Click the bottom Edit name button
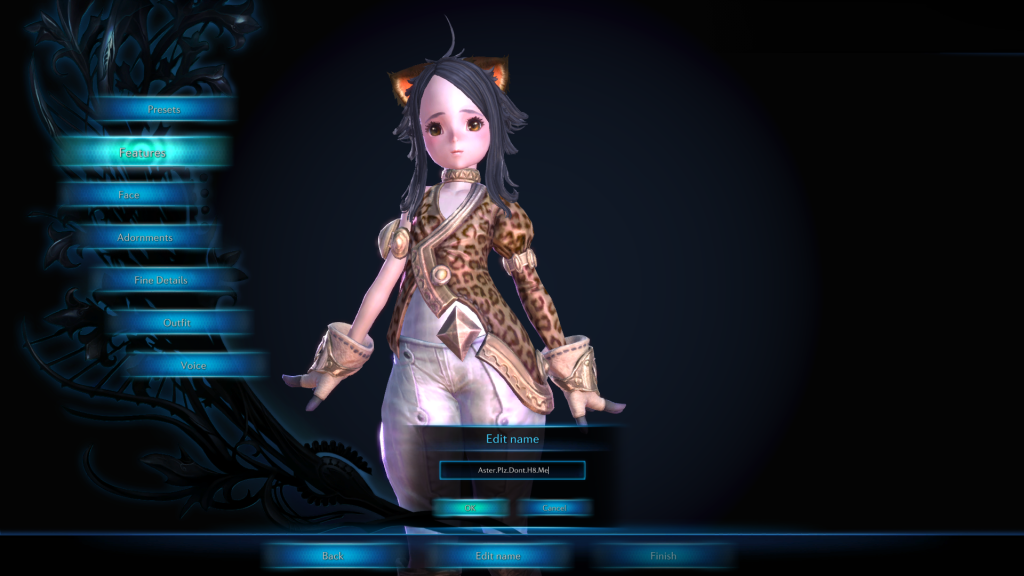The width and height of the screenshot is (1024, 576). coord(497,556)
